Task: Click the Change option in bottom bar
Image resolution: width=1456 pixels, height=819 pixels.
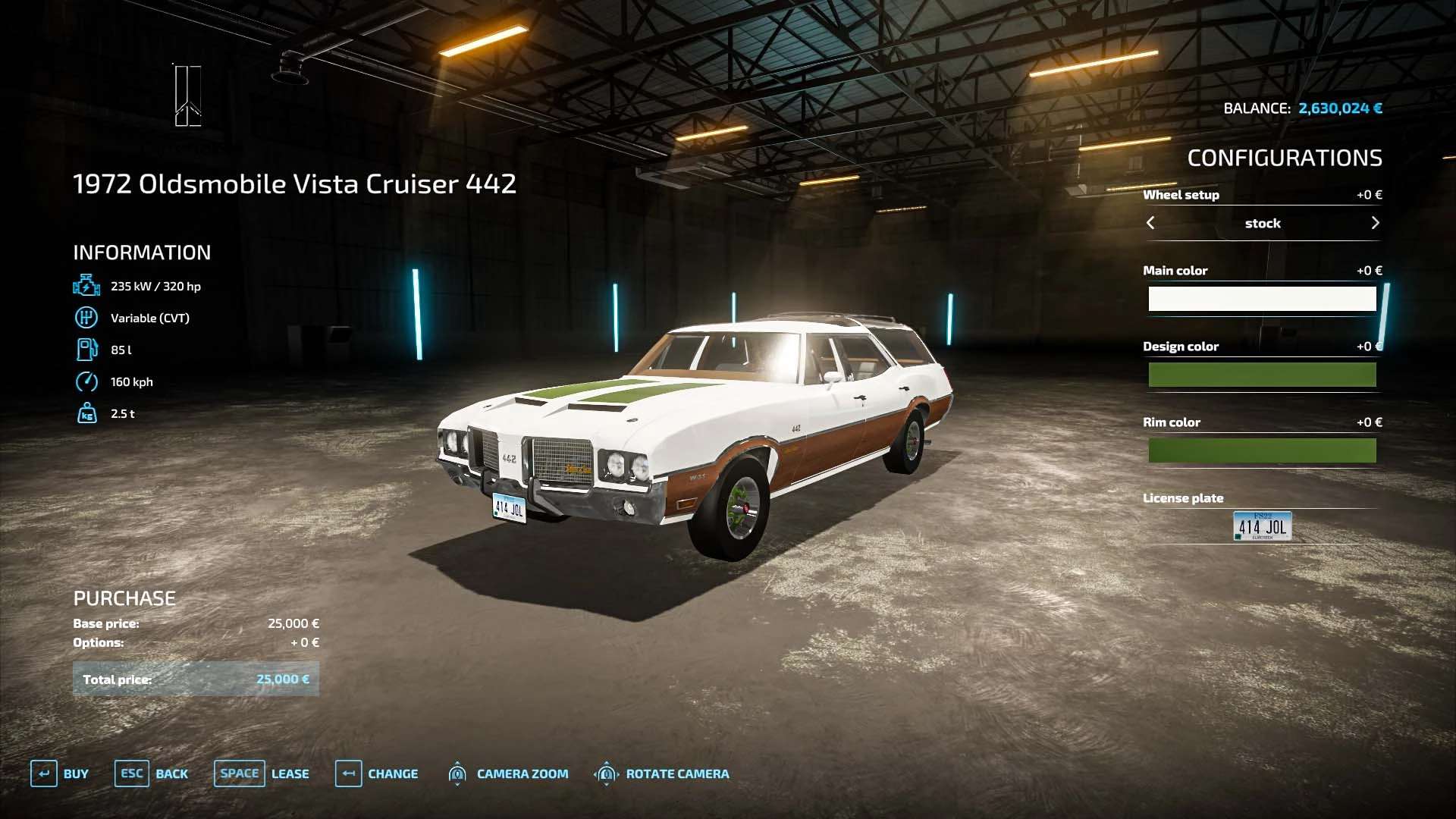Action: pyautogui.click(x=377, y=773)
